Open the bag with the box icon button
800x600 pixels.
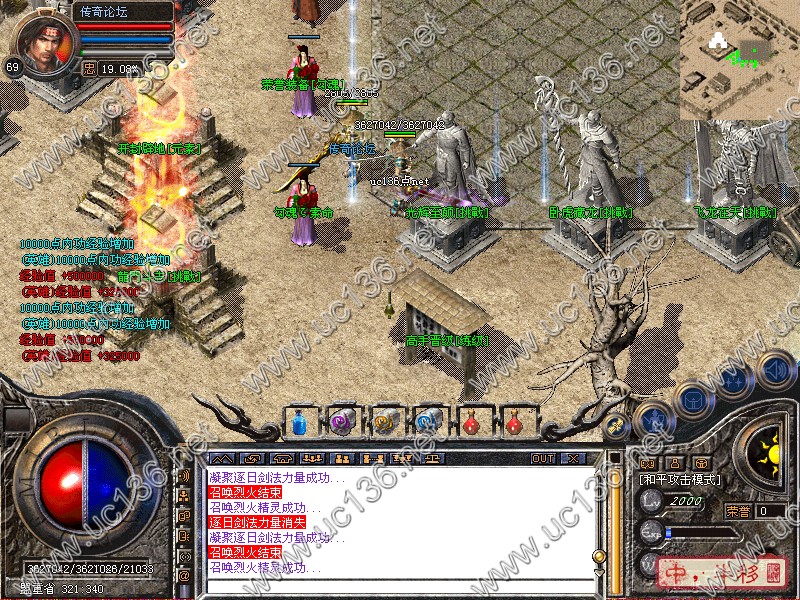coord(692,399)
